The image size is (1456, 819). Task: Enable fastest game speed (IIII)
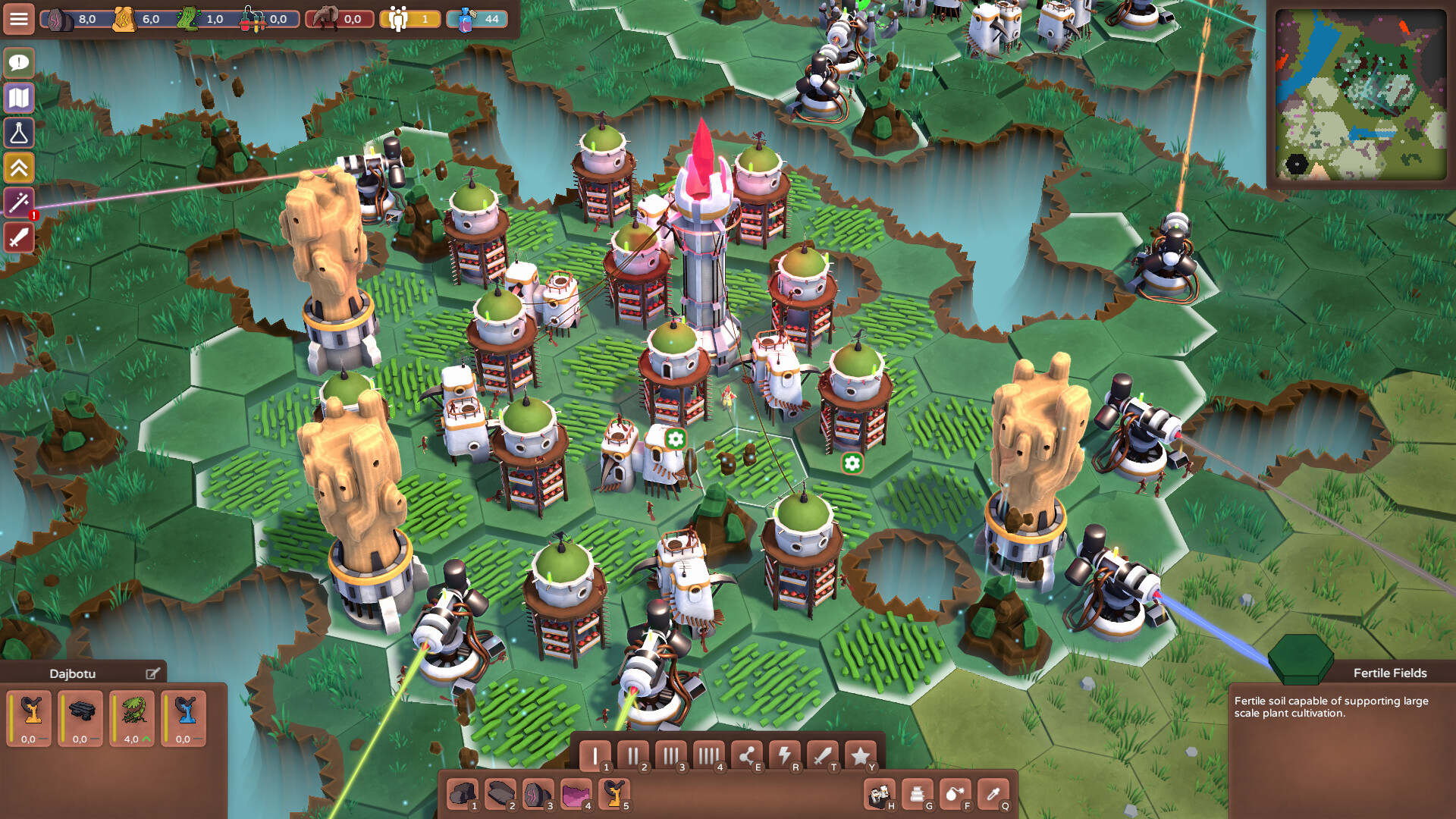click(x=710, y=755)
